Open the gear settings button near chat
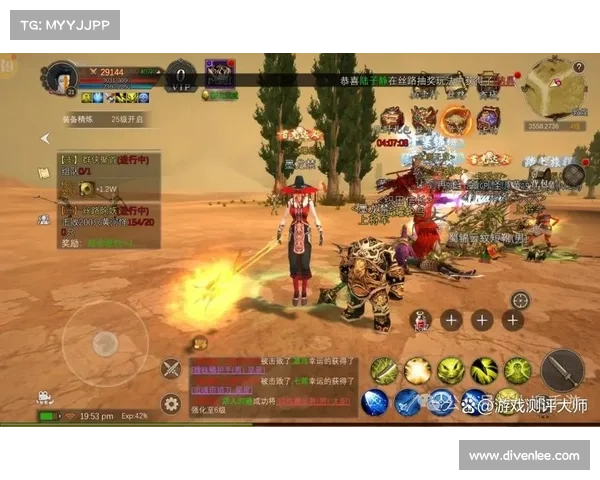This screenshot has height=480, width=600. [x=171, y=404]
